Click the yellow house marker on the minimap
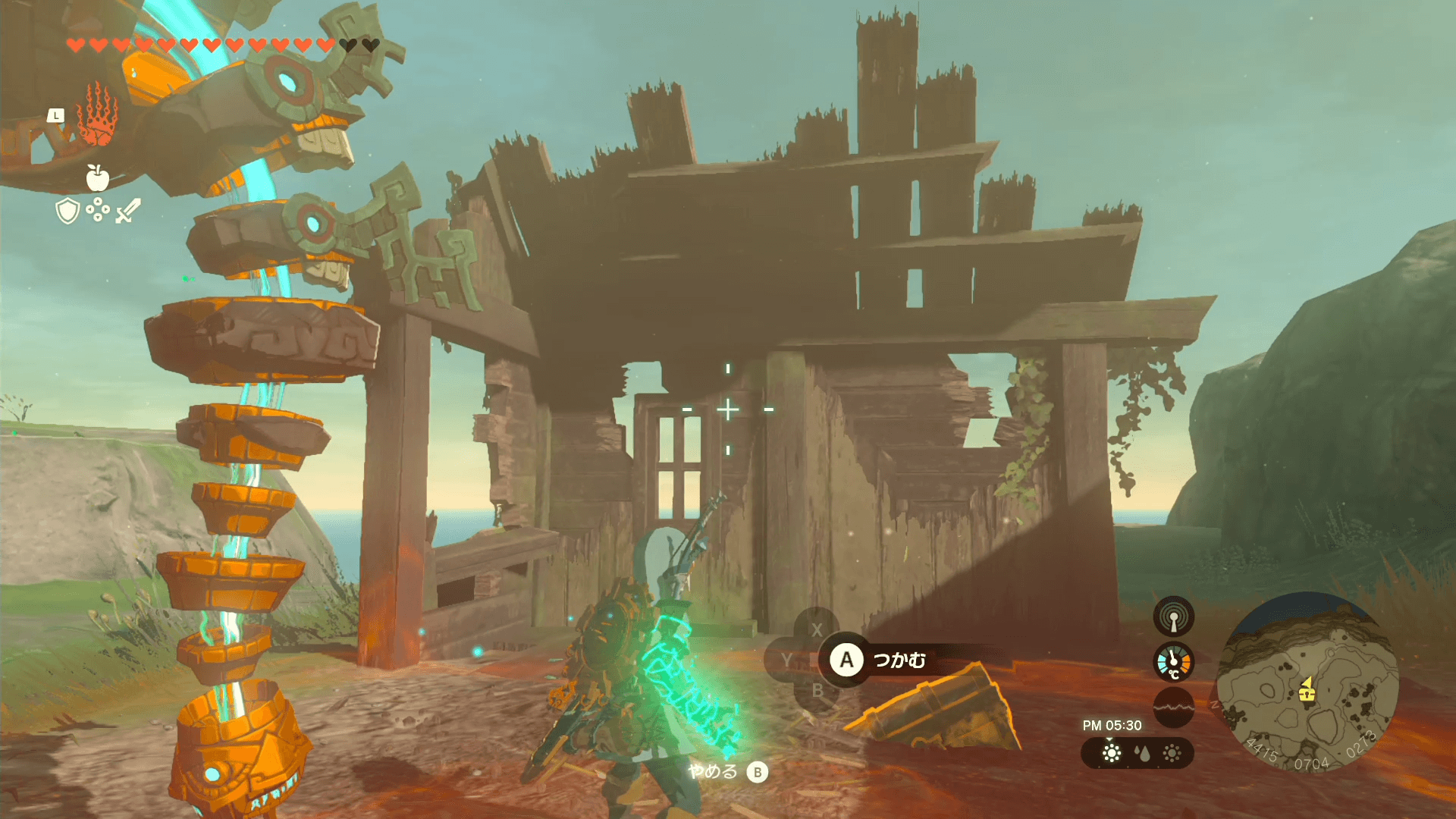This screenshot has width=1456, height=819. tap(1306, 691)
